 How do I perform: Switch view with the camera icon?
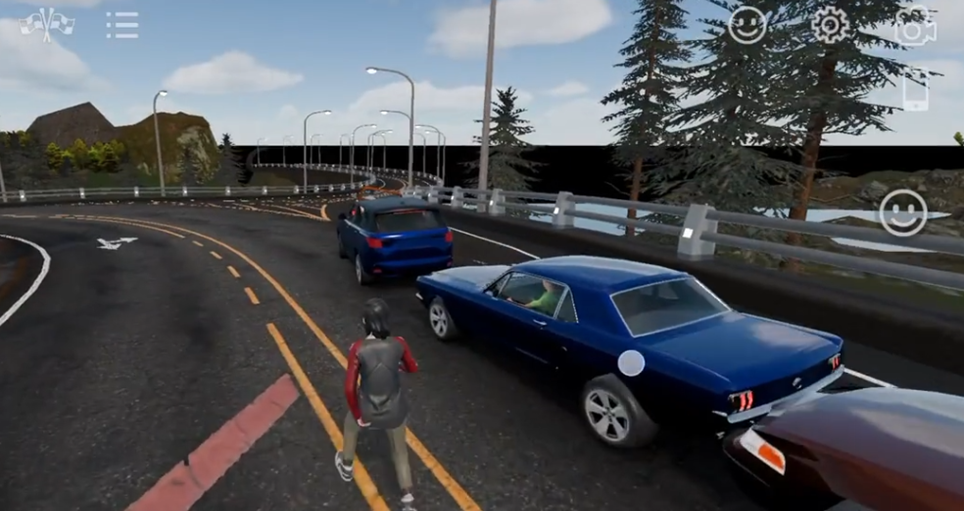[914, 27]
